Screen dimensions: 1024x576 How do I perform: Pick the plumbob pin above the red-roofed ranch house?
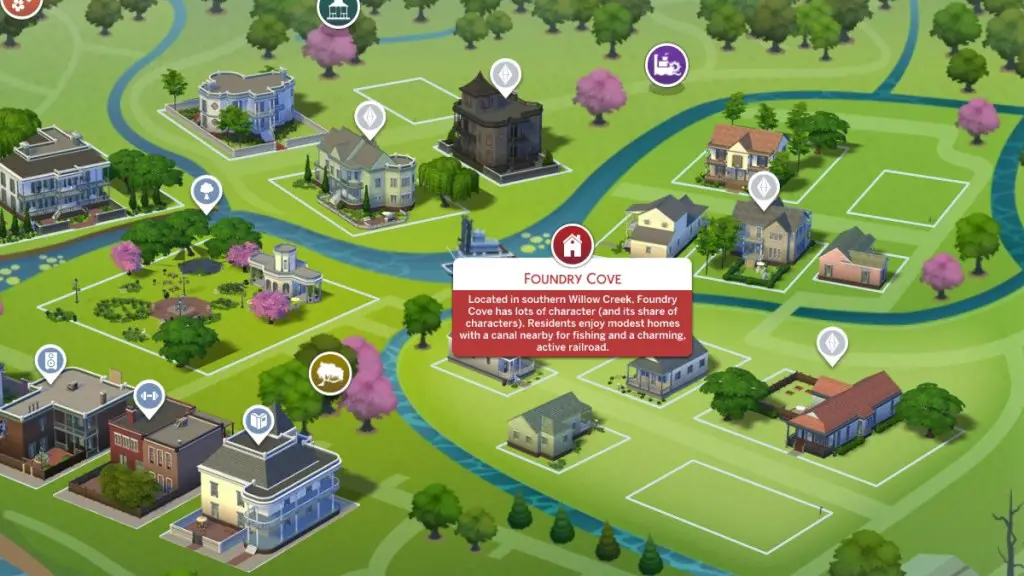point(831,344)
